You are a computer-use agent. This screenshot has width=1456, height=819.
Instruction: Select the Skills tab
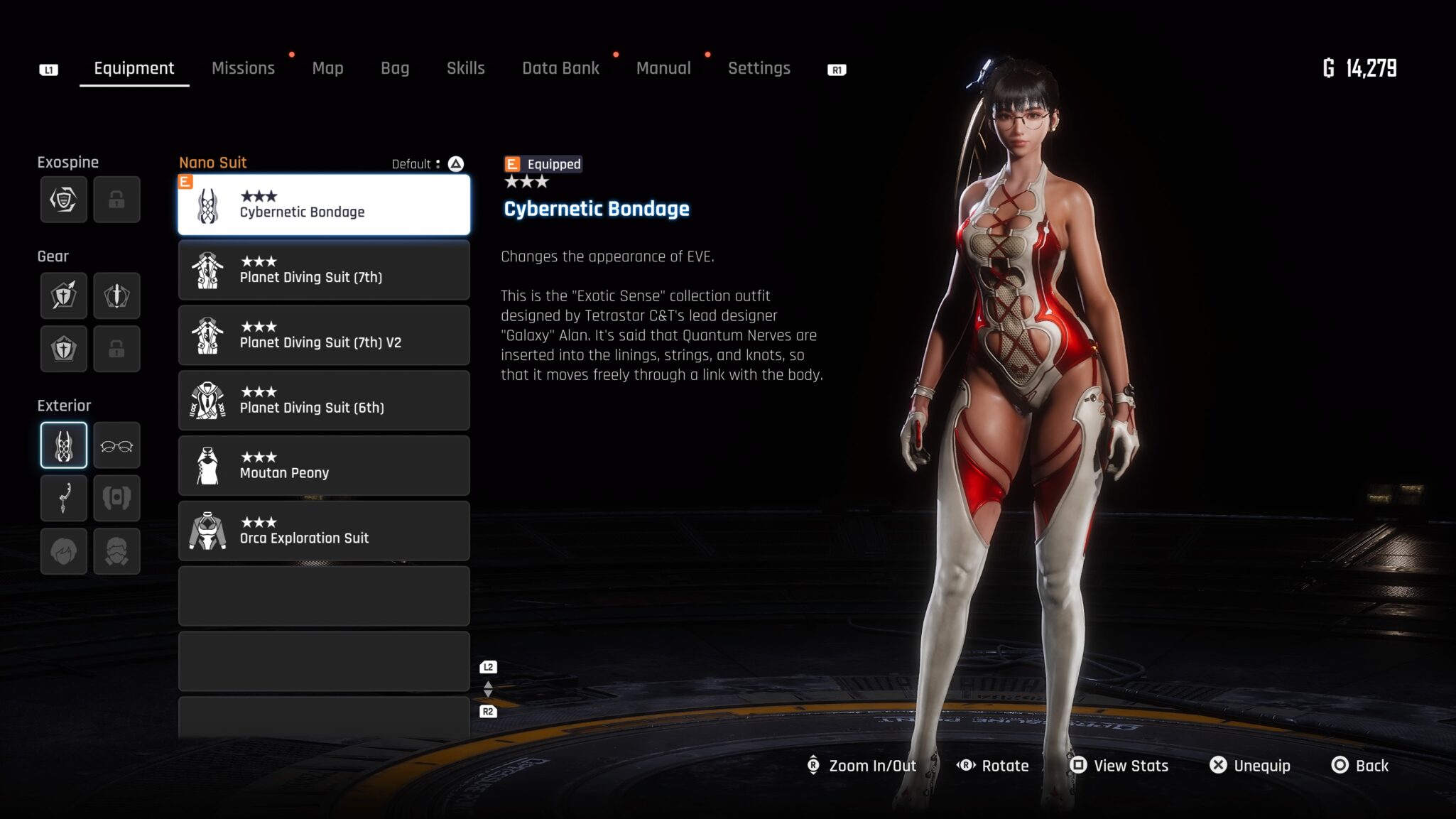465,68
